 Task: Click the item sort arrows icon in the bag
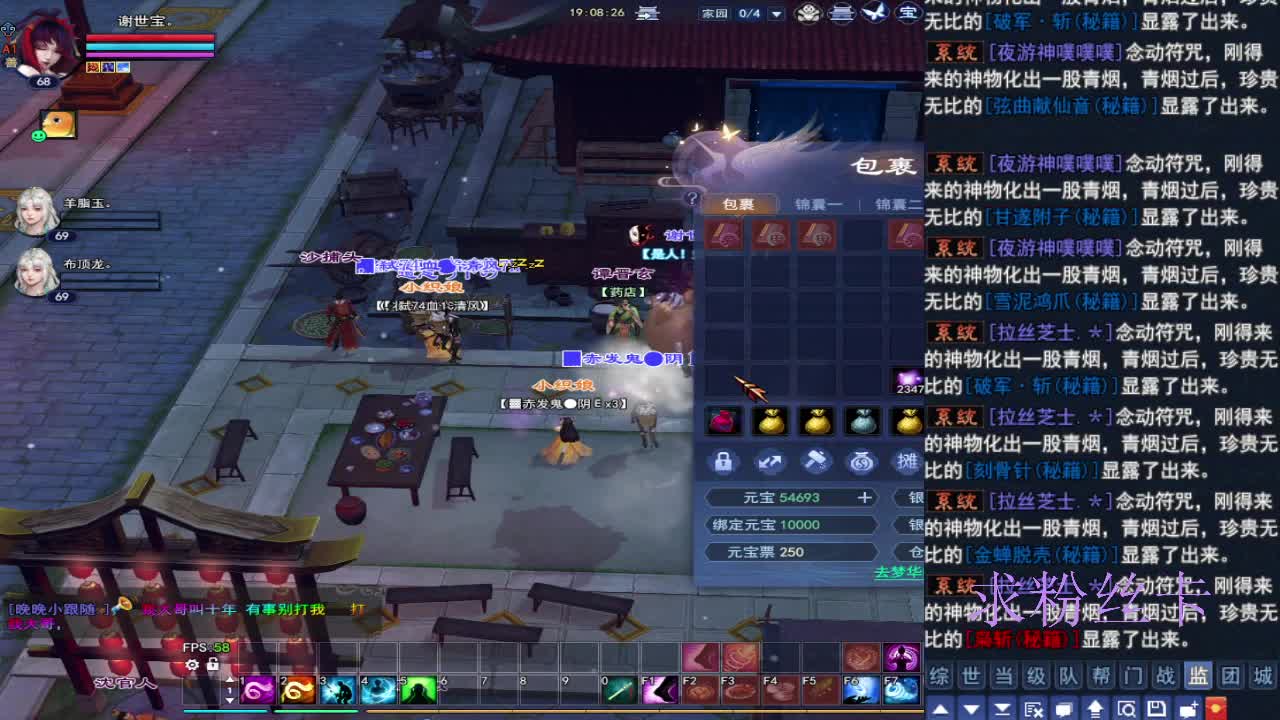tap(769, 461)
